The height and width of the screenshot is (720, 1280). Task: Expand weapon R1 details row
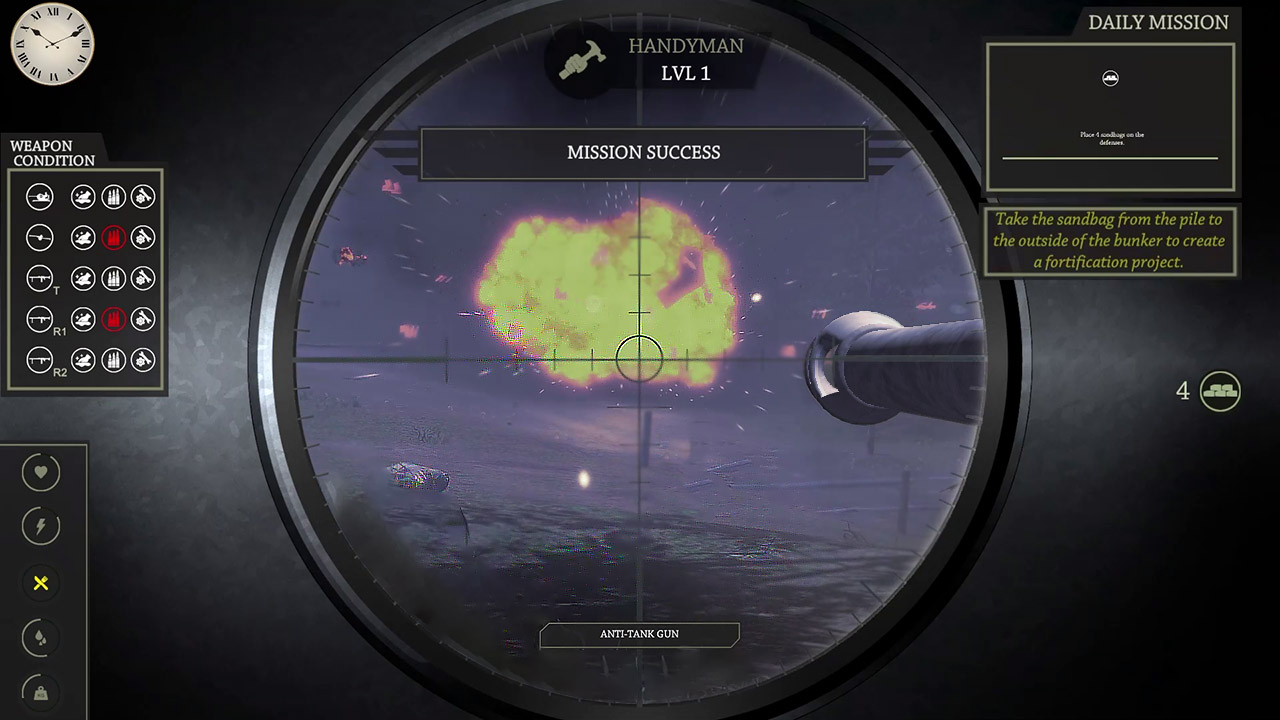click(40, 319)
